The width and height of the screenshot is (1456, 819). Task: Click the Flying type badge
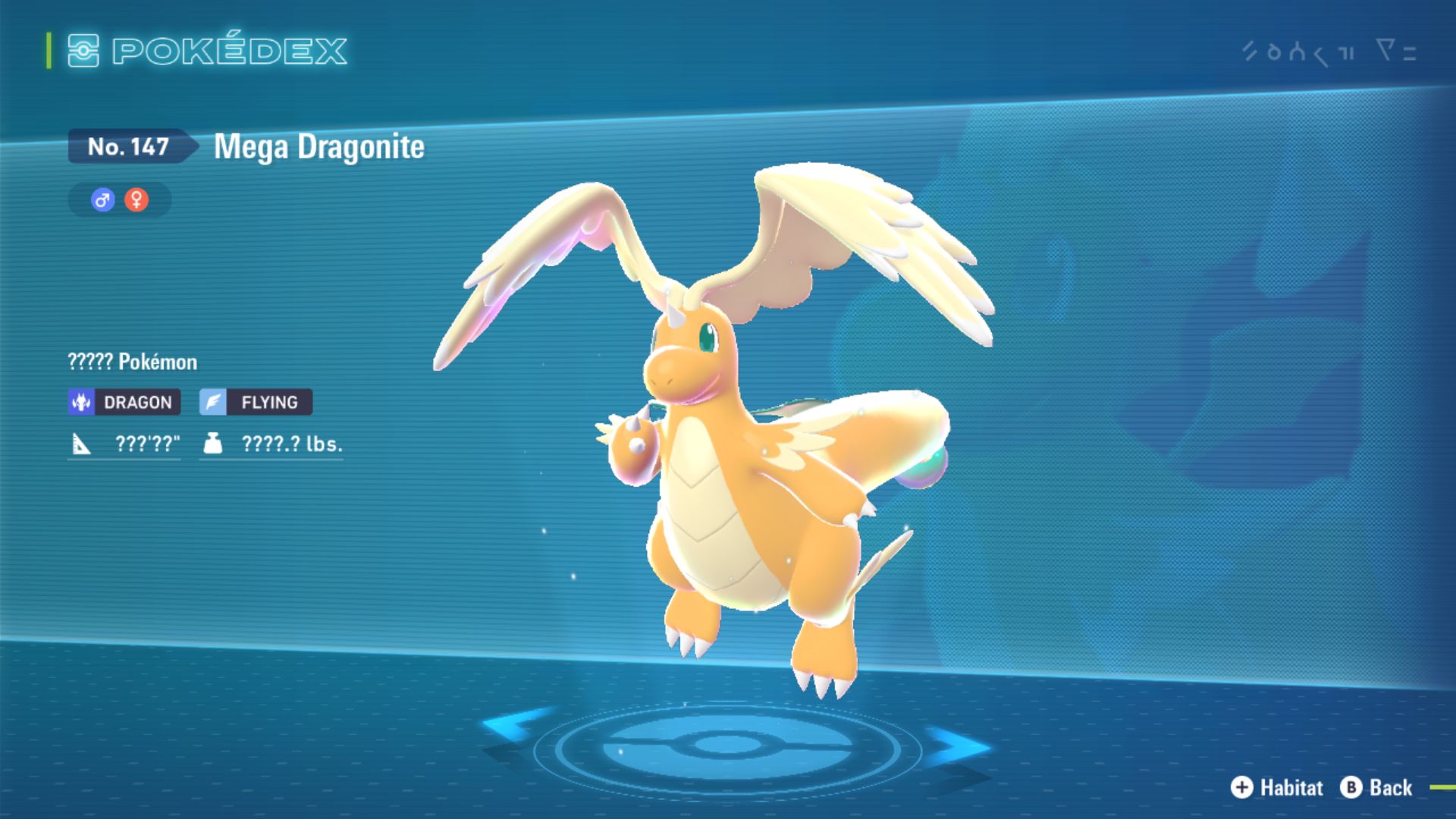pyautogui.click(x=256, y=402)
